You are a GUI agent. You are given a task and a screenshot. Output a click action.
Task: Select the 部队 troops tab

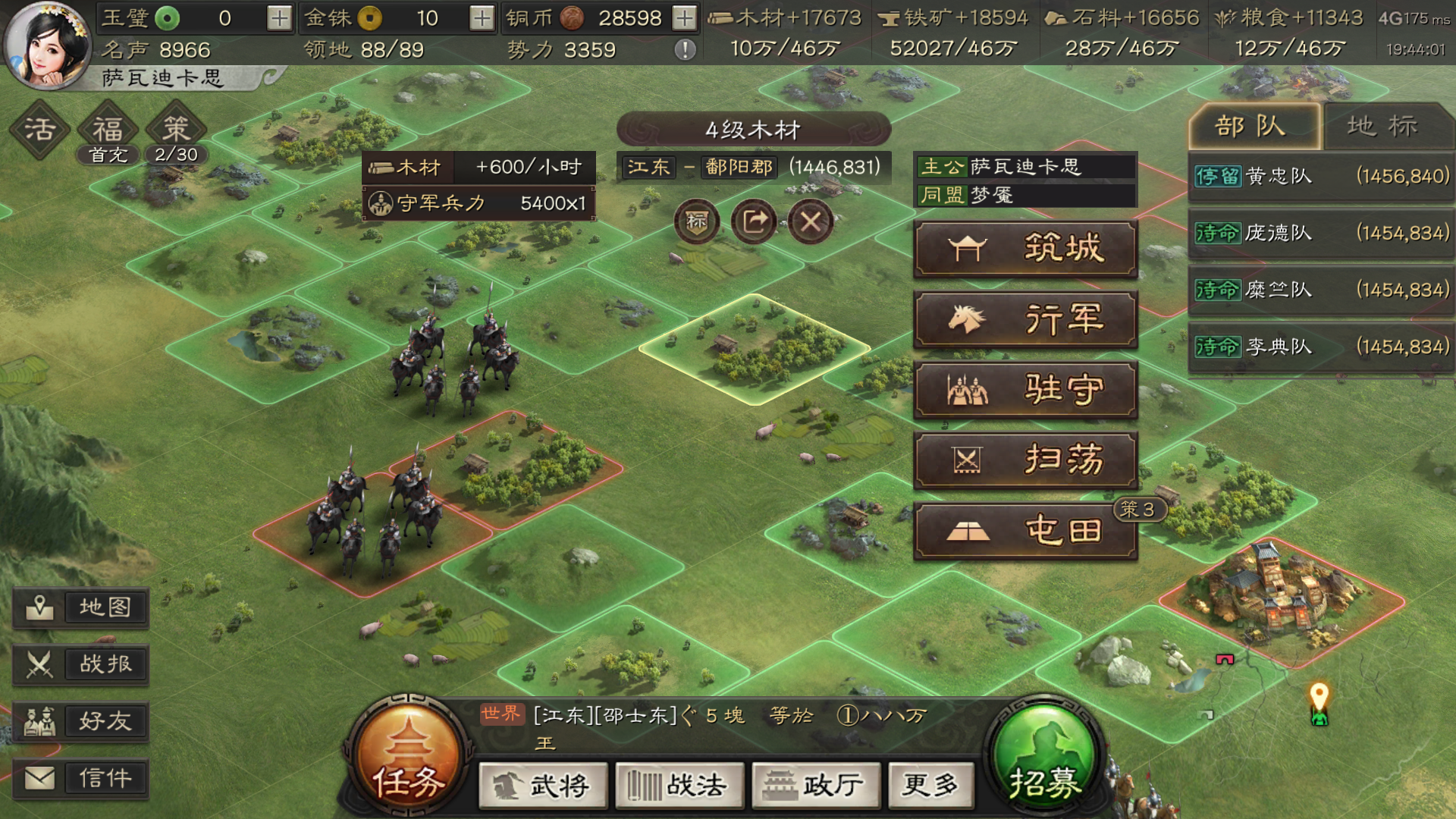click(x=1255, y=126)
